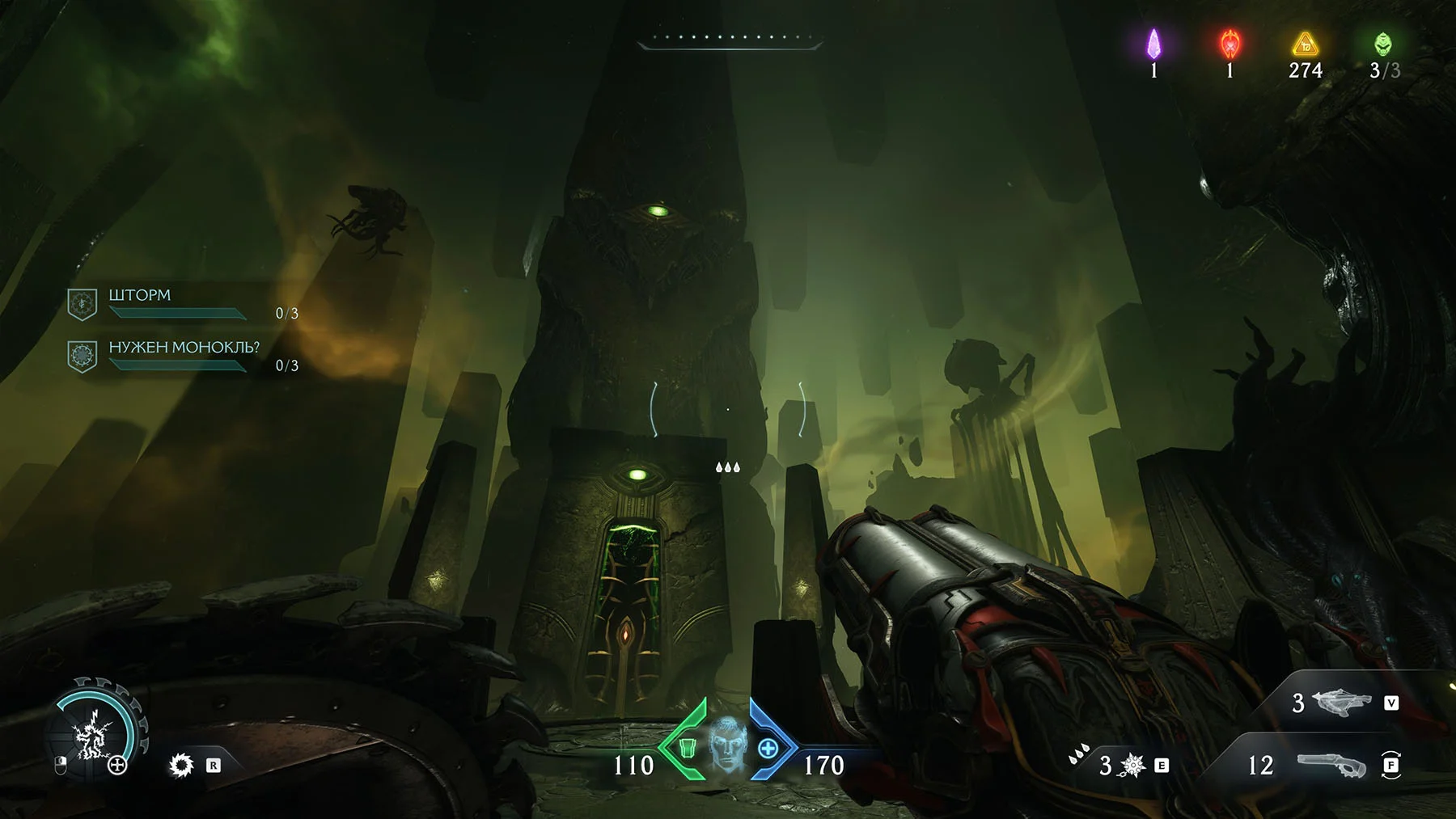Click the green extra lives helmet icon
This screenshot has height=819, width=1456.
[x=1382, y=44]
